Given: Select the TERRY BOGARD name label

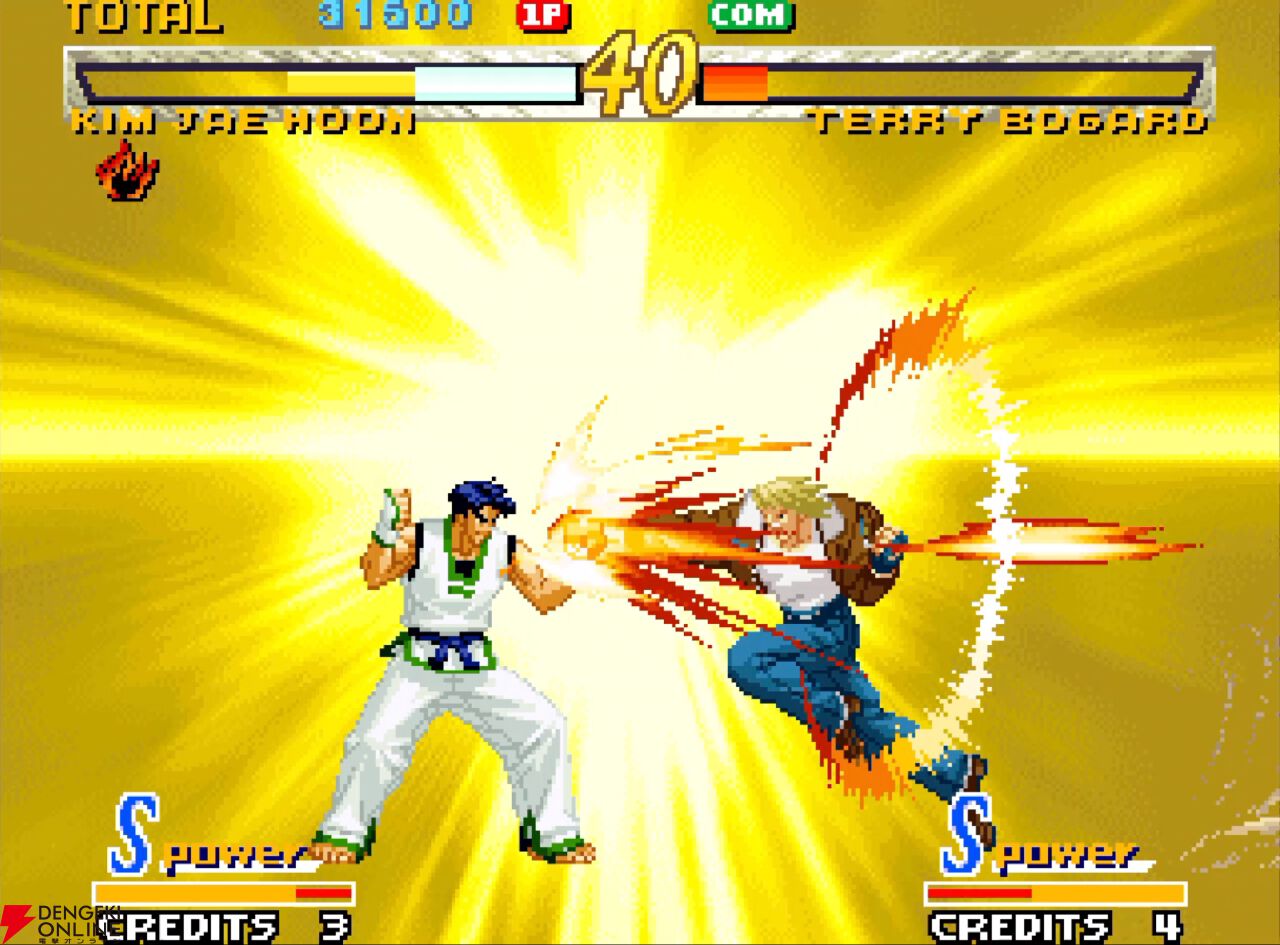Looking at the screenshot, I should pyautogui.click(x=1010, y=123).
